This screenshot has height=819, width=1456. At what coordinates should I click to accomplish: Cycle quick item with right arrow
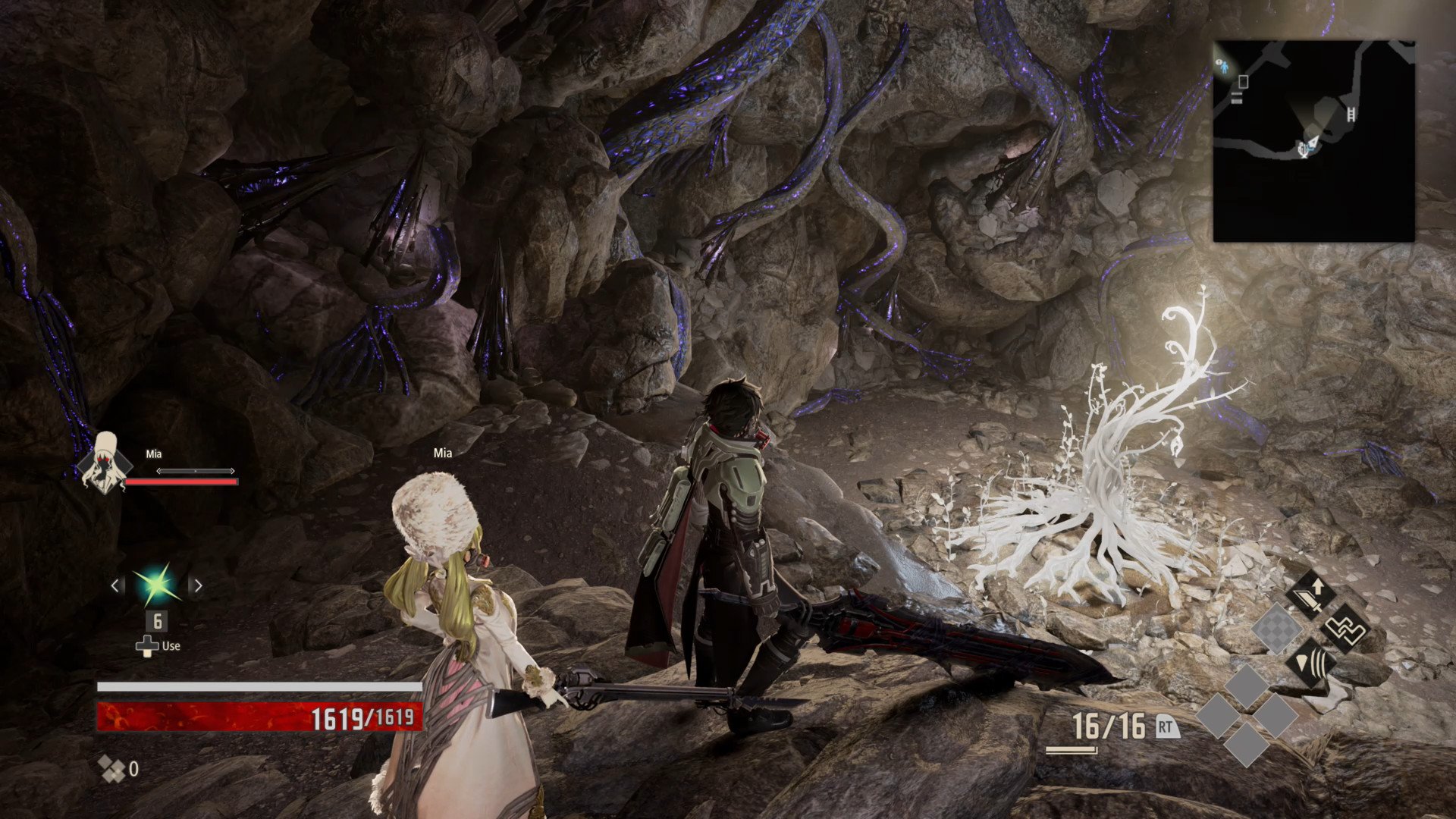tap(198, 585)
